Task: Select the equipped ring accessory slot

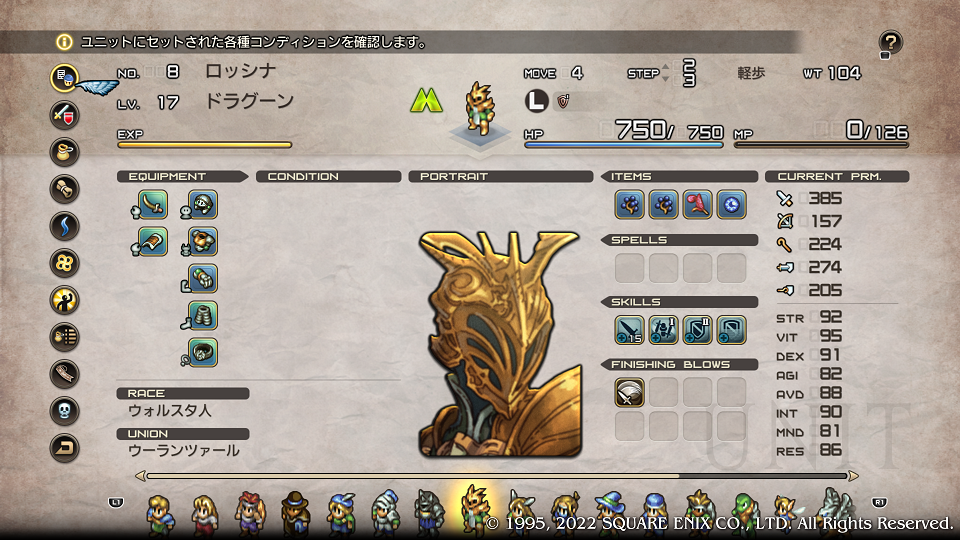Action: (x=202, y=352)
